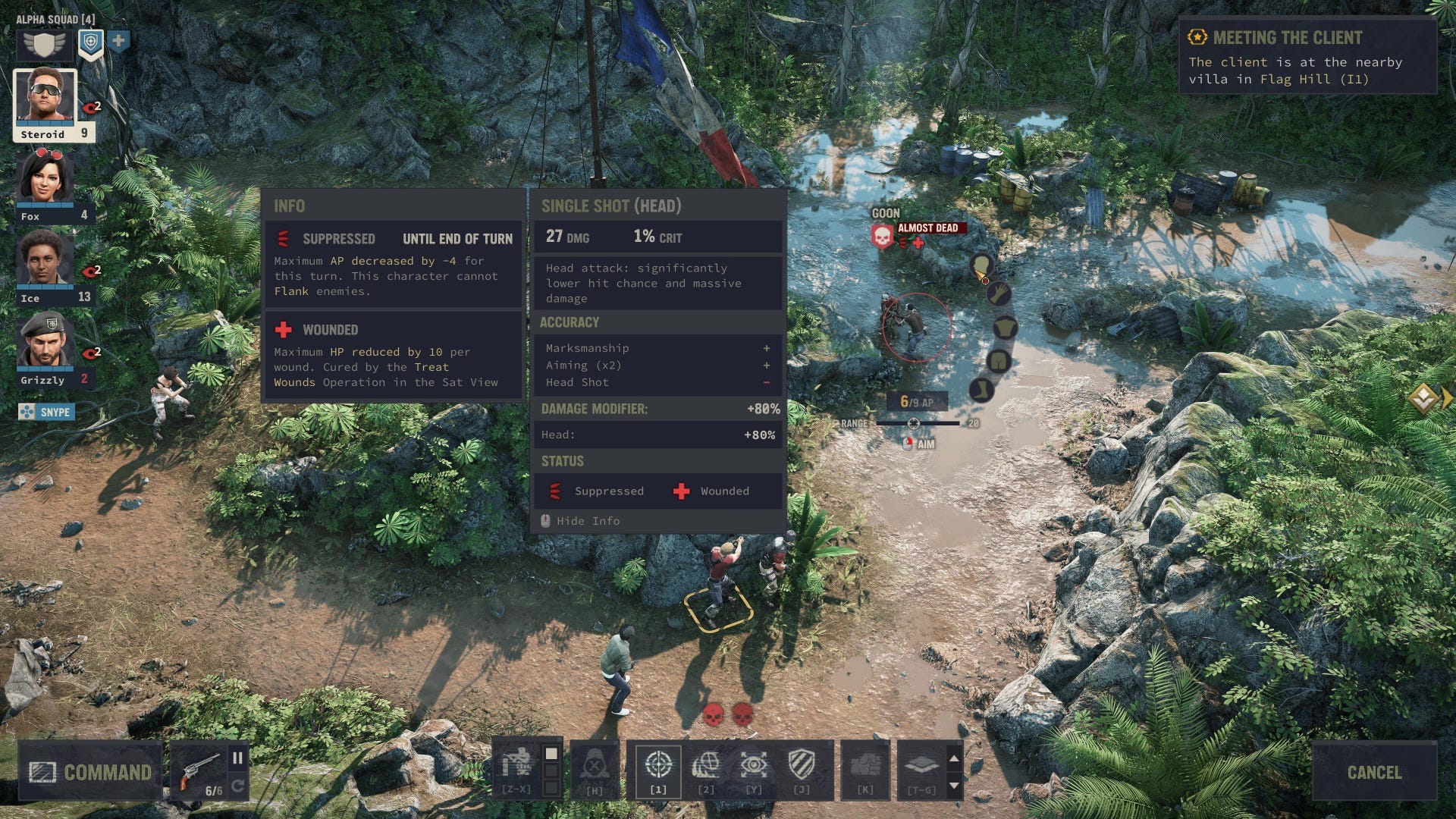Select Fox's portrait
This screenshot has height=819, width=1456.
point(45,177)
